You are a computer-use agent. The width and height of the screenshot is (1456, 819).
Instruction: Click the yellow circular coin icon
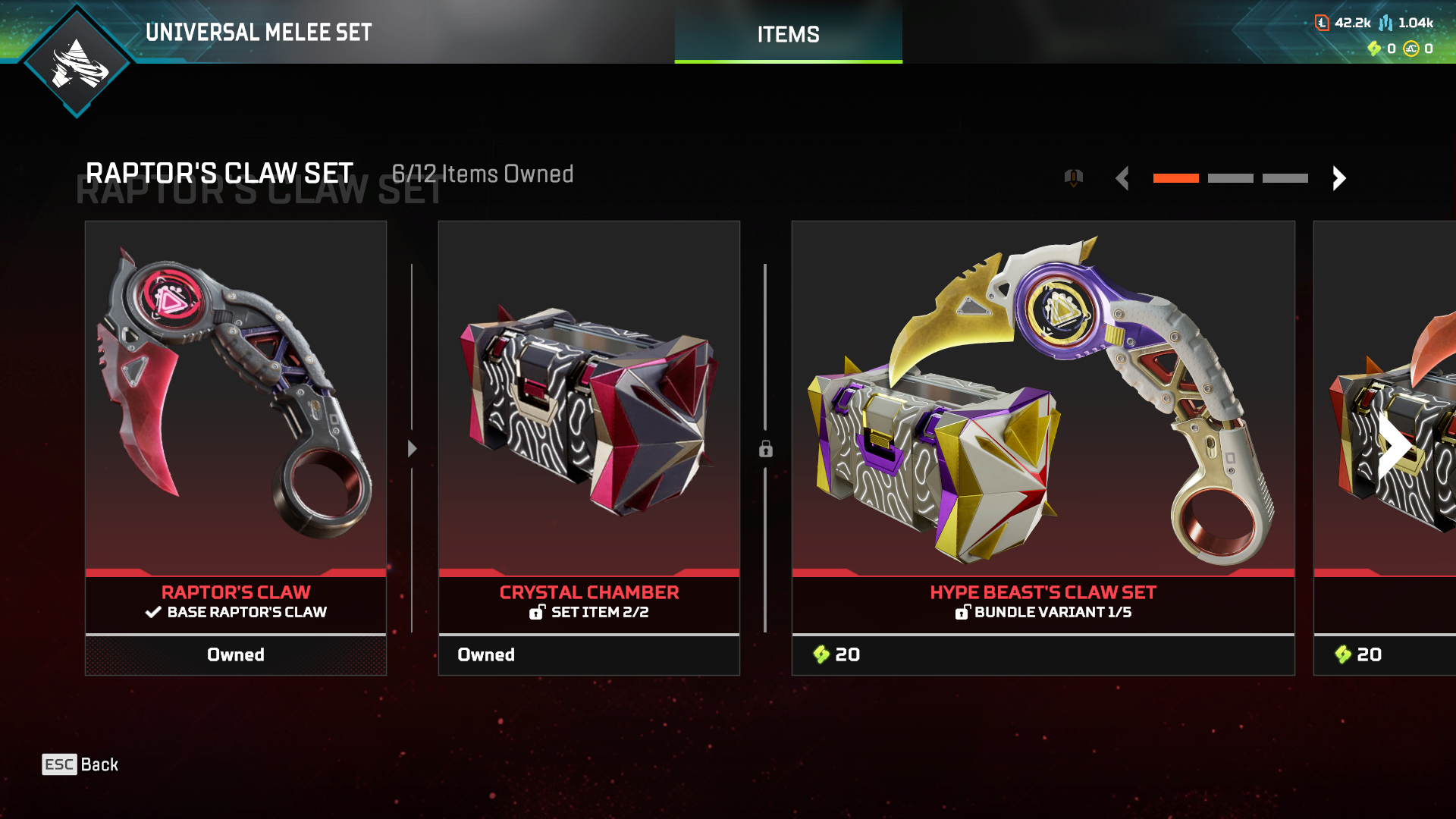pos(1411,49)
